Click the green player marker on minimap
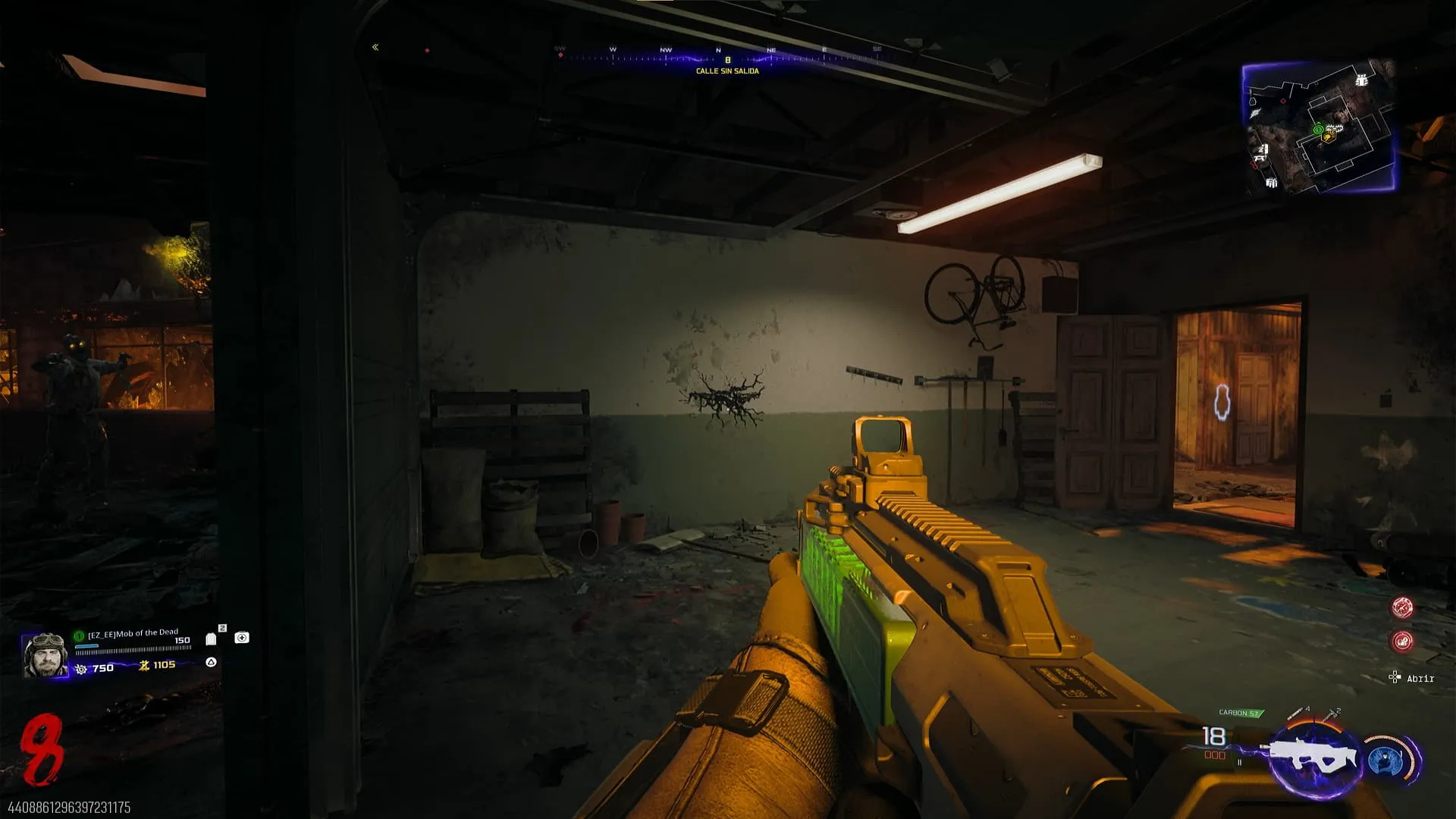 tap(1318, 130)
